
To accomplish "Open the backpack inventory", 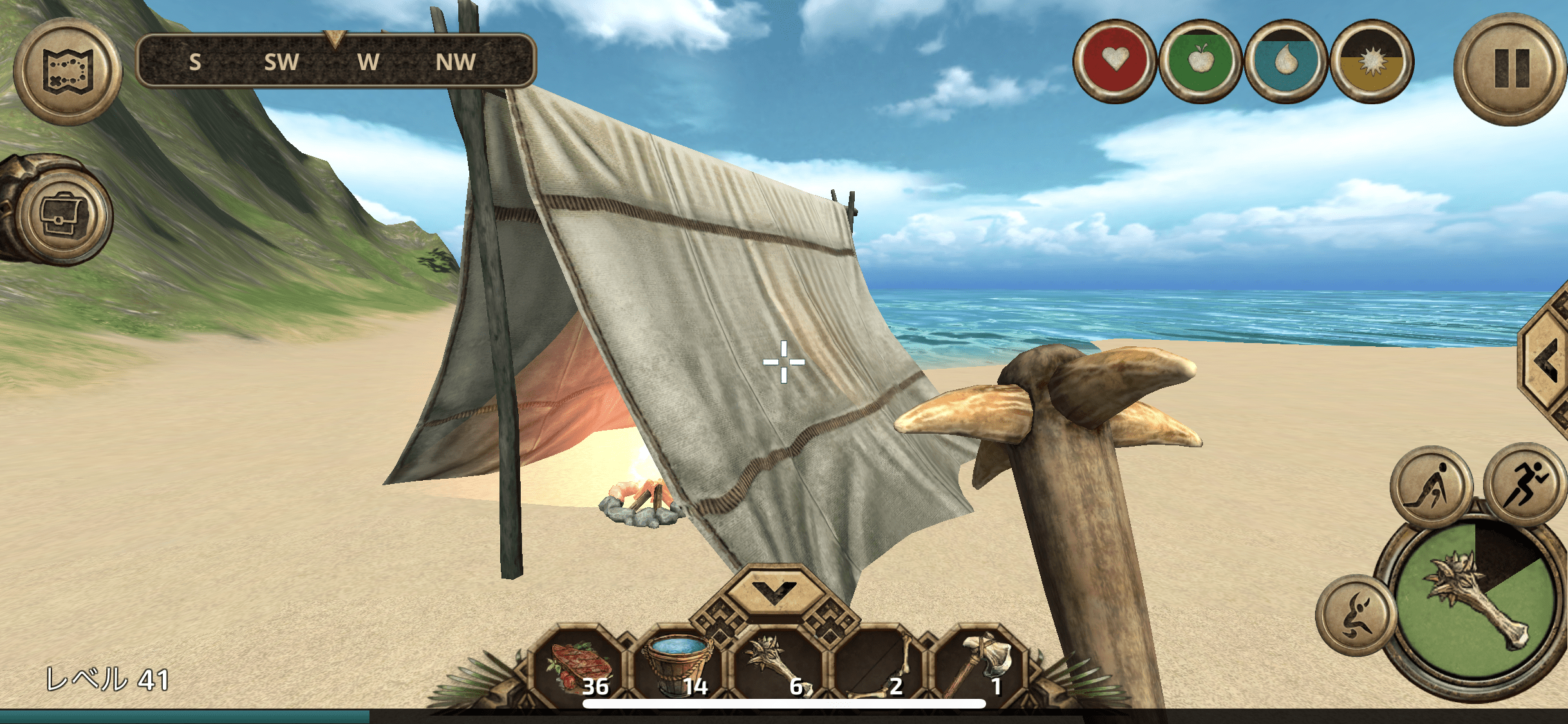I will (63, 214).
